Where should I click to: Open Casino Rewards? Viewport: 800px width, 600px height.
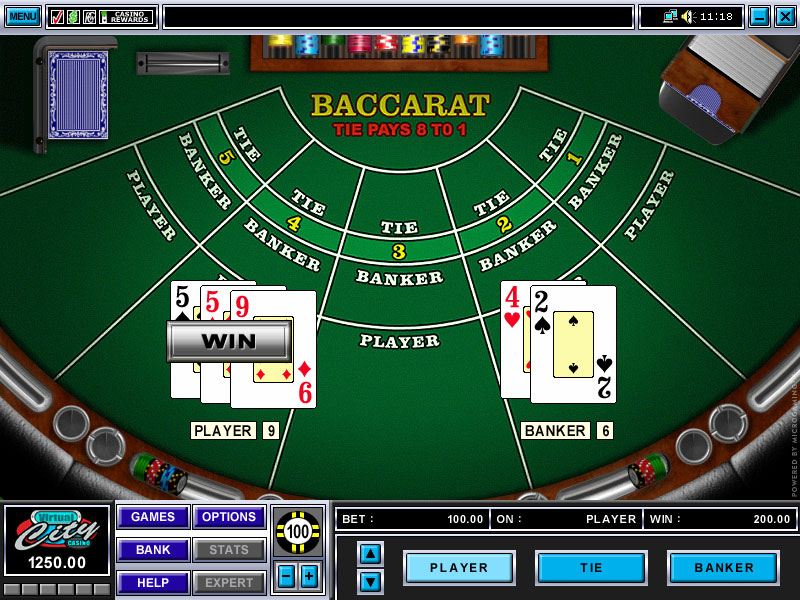coord(126,17)
